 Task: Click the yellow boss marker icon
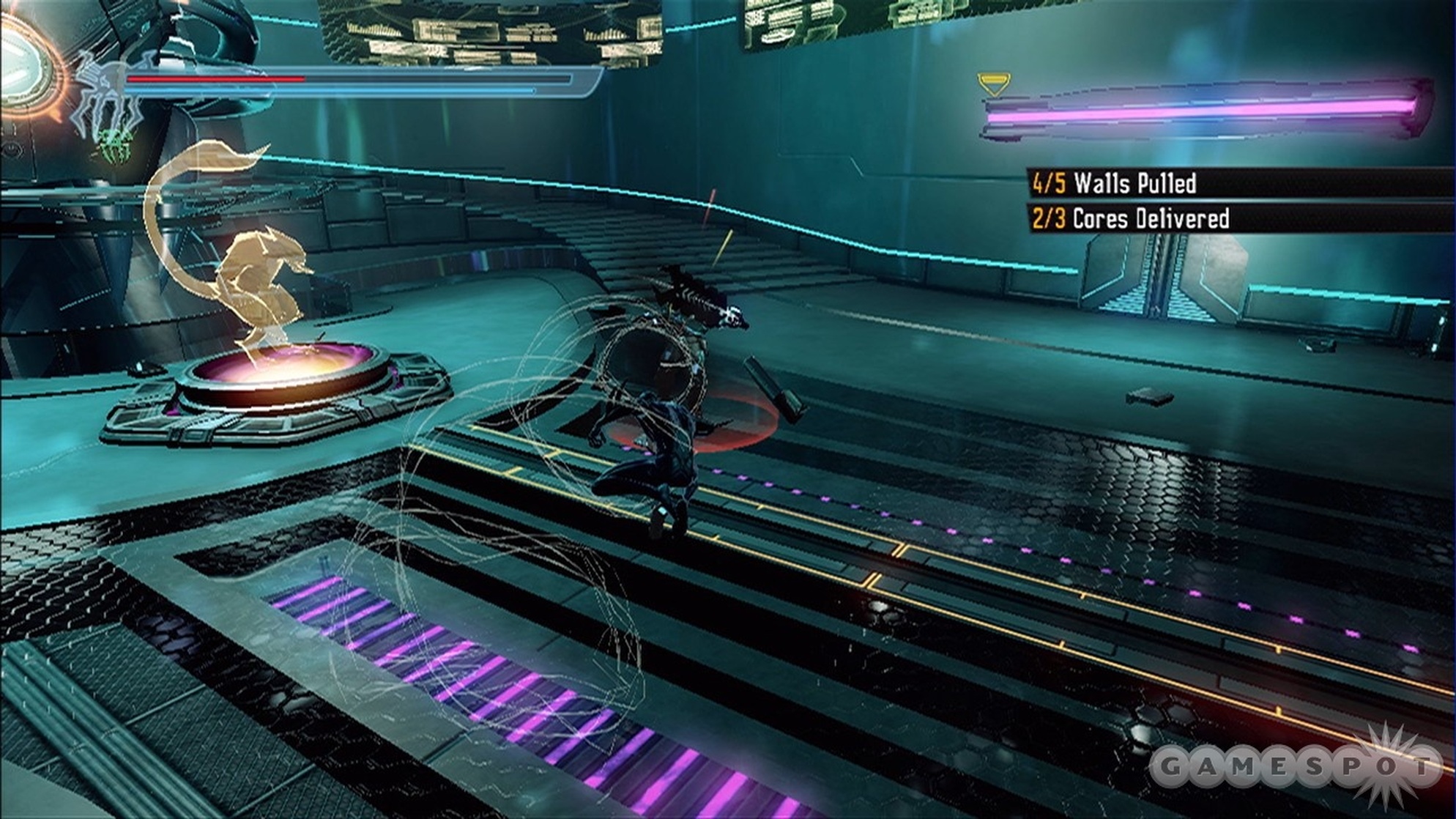click(993, 84)
